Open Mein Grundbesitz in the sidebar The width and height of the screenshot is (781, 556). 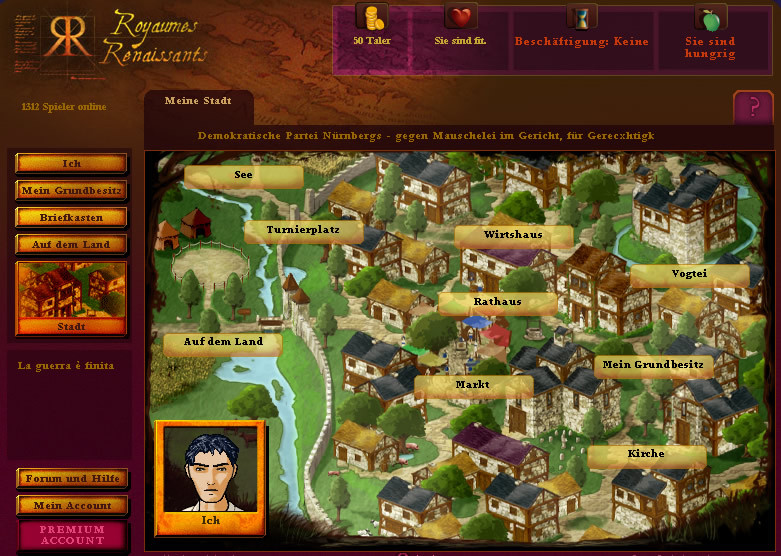click(71, 190)
